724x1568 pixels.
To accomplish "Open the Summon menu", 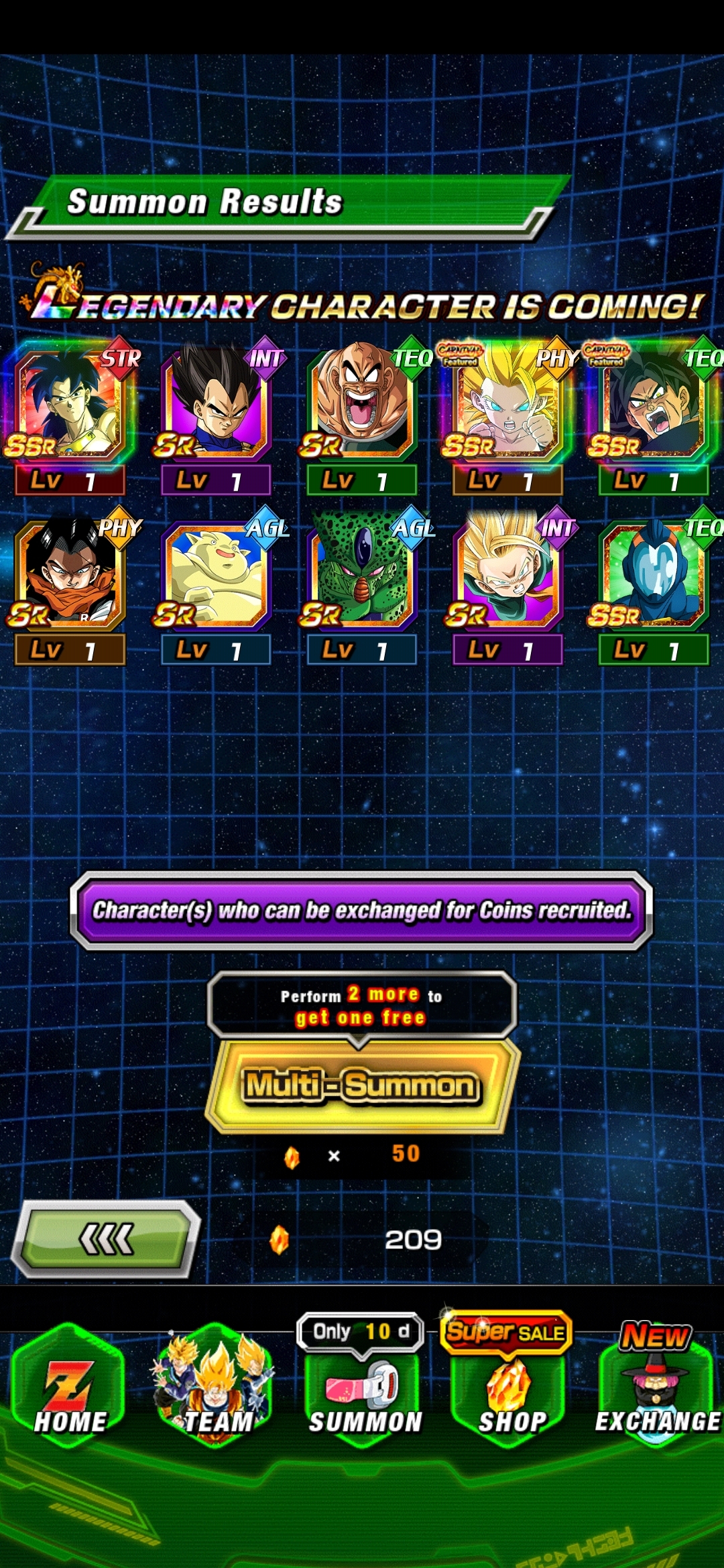I will pos(363,1394).
